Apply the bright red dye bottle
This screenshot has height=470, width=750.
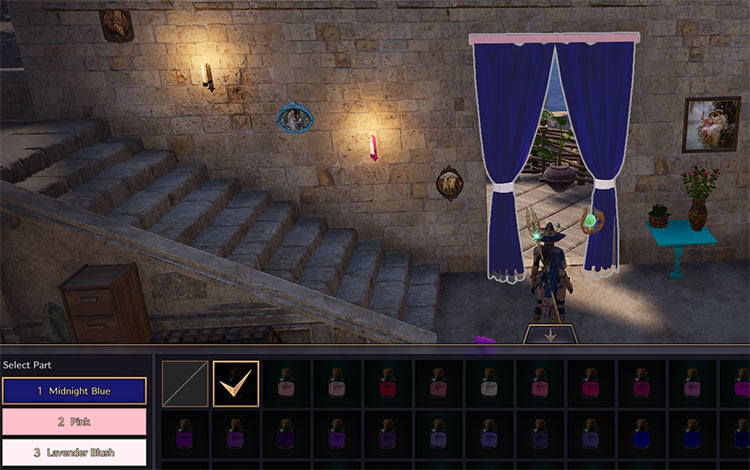pyautogui.click(x=388, y=384)
